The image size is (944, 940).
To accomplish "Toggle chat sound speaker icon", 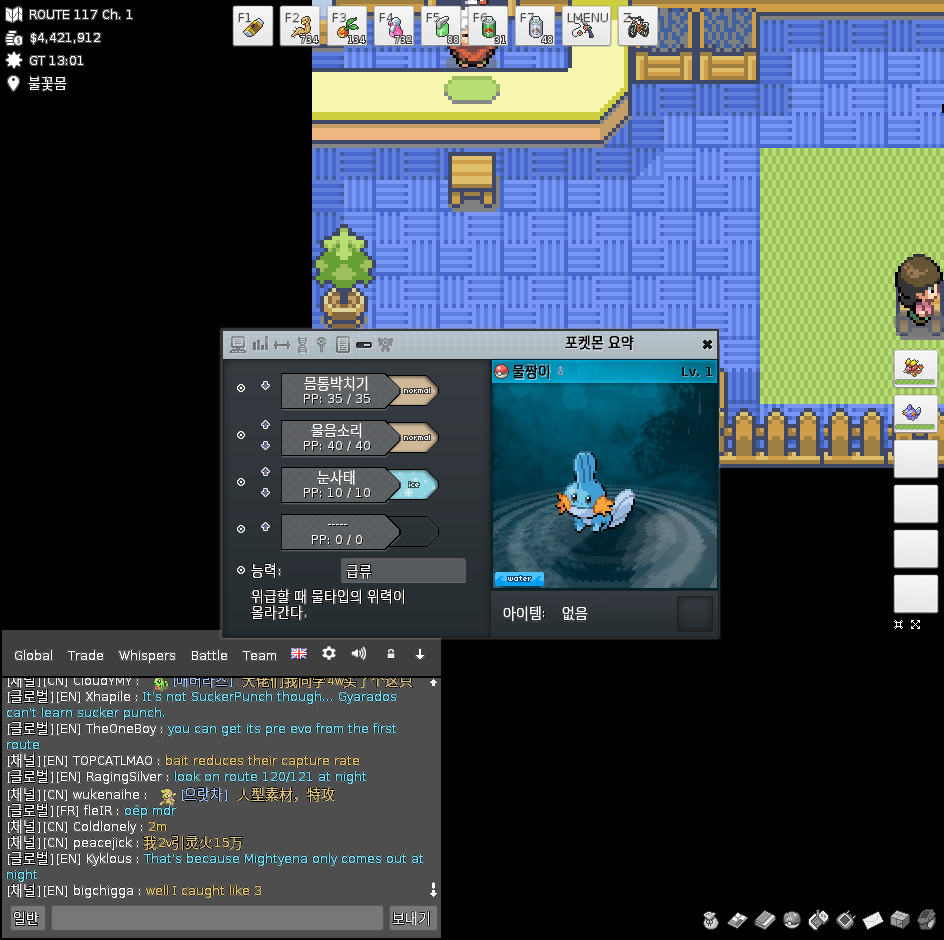I will (359, 654).
